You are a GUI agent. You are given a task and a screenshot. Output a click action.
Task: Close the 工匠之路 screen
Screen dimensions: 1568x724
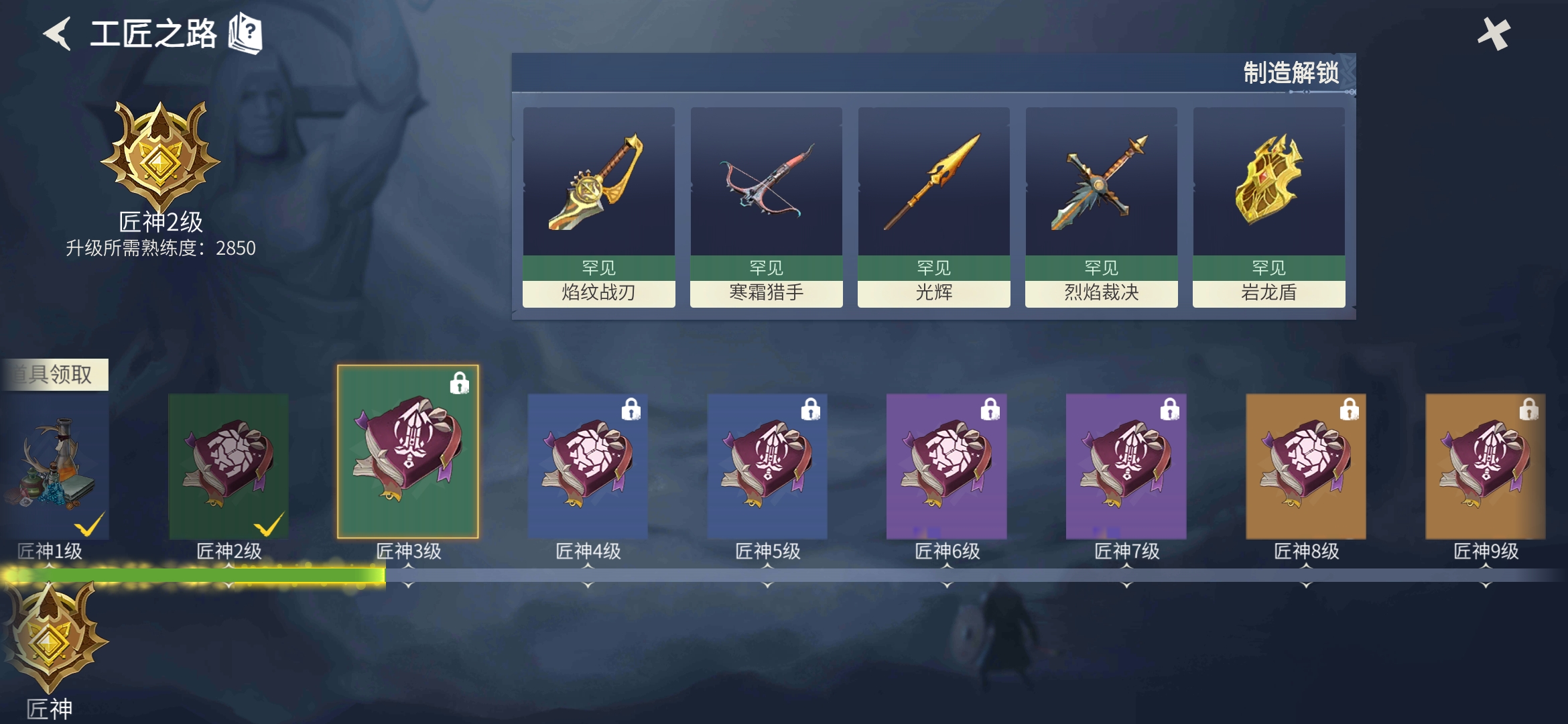[x=1494, y=34]
